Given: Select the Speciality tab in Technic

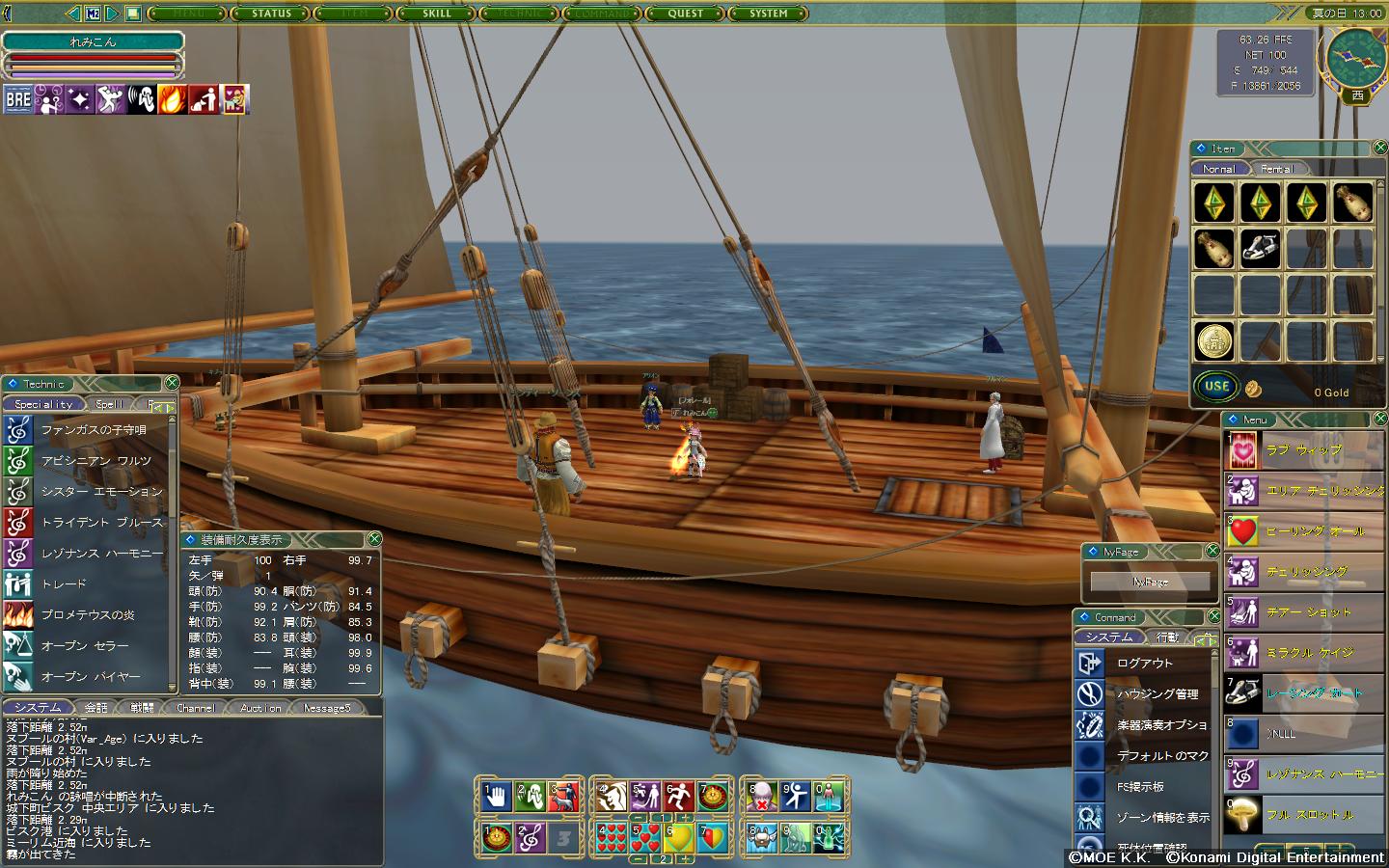Looking at the screenshot, I should point(44,404).
